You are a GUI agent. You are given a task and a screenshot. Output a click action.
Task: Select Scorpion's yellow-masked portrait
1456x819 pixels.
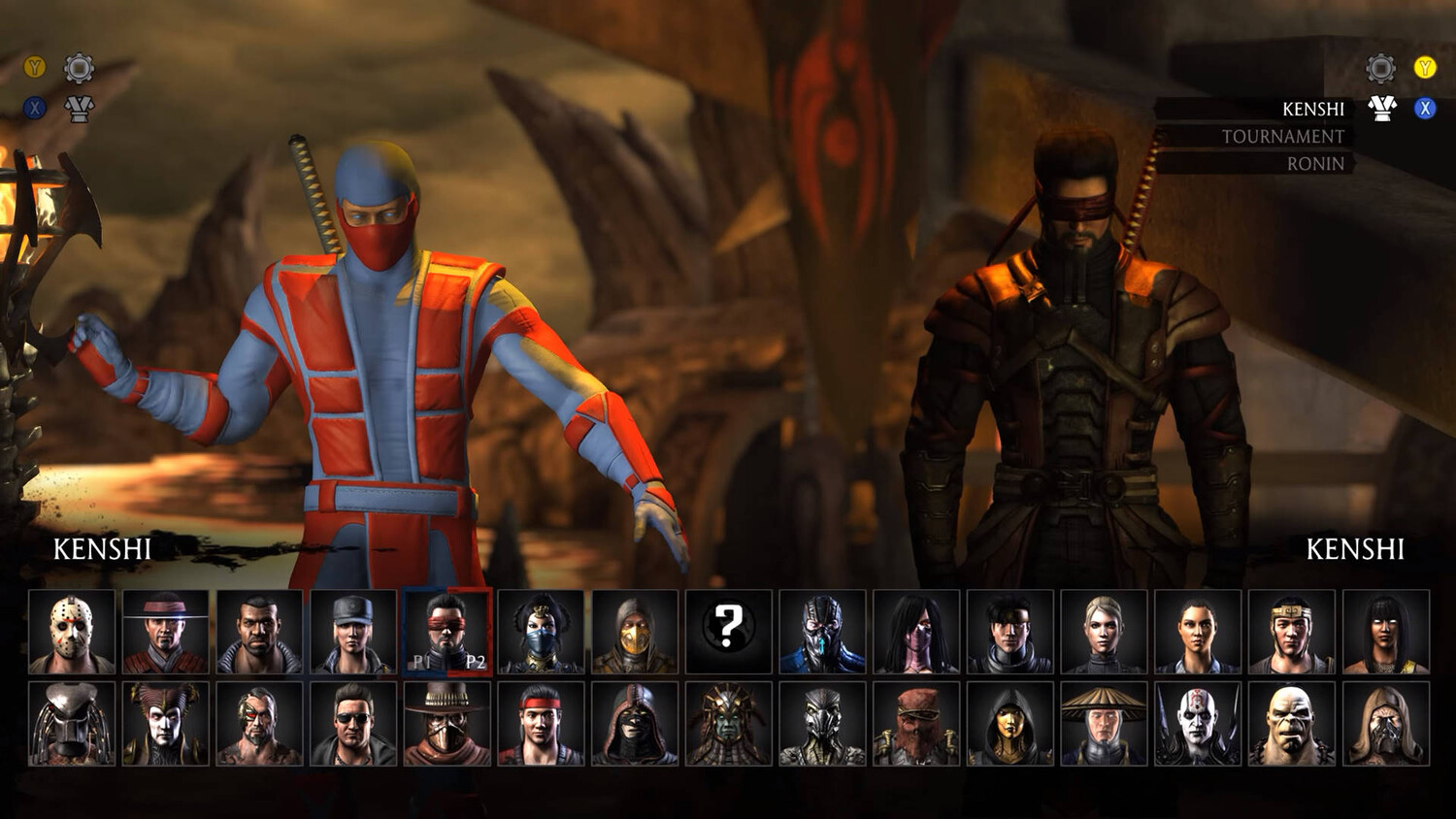tap(635, 632)
